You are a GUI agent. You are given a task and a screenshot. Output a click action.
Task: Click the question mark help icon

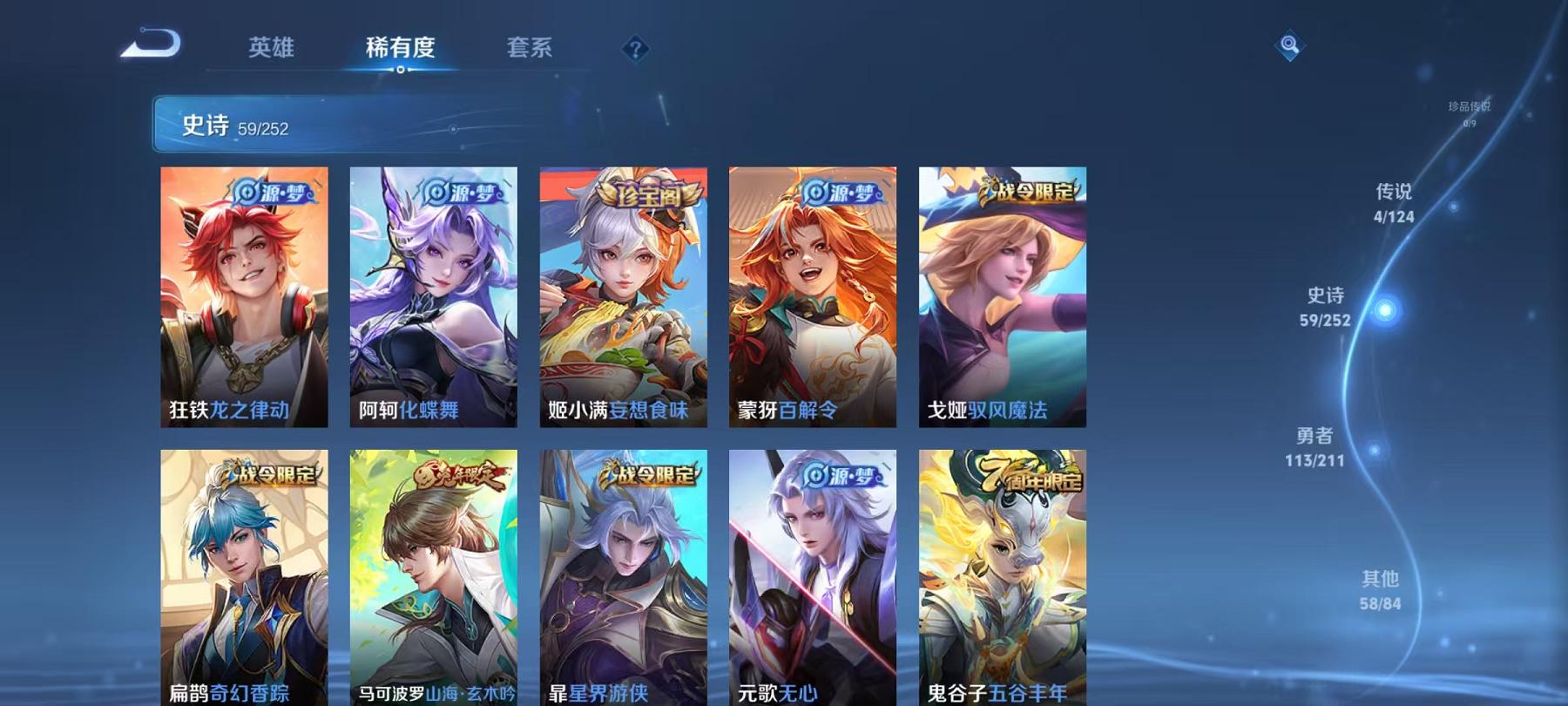635,50
